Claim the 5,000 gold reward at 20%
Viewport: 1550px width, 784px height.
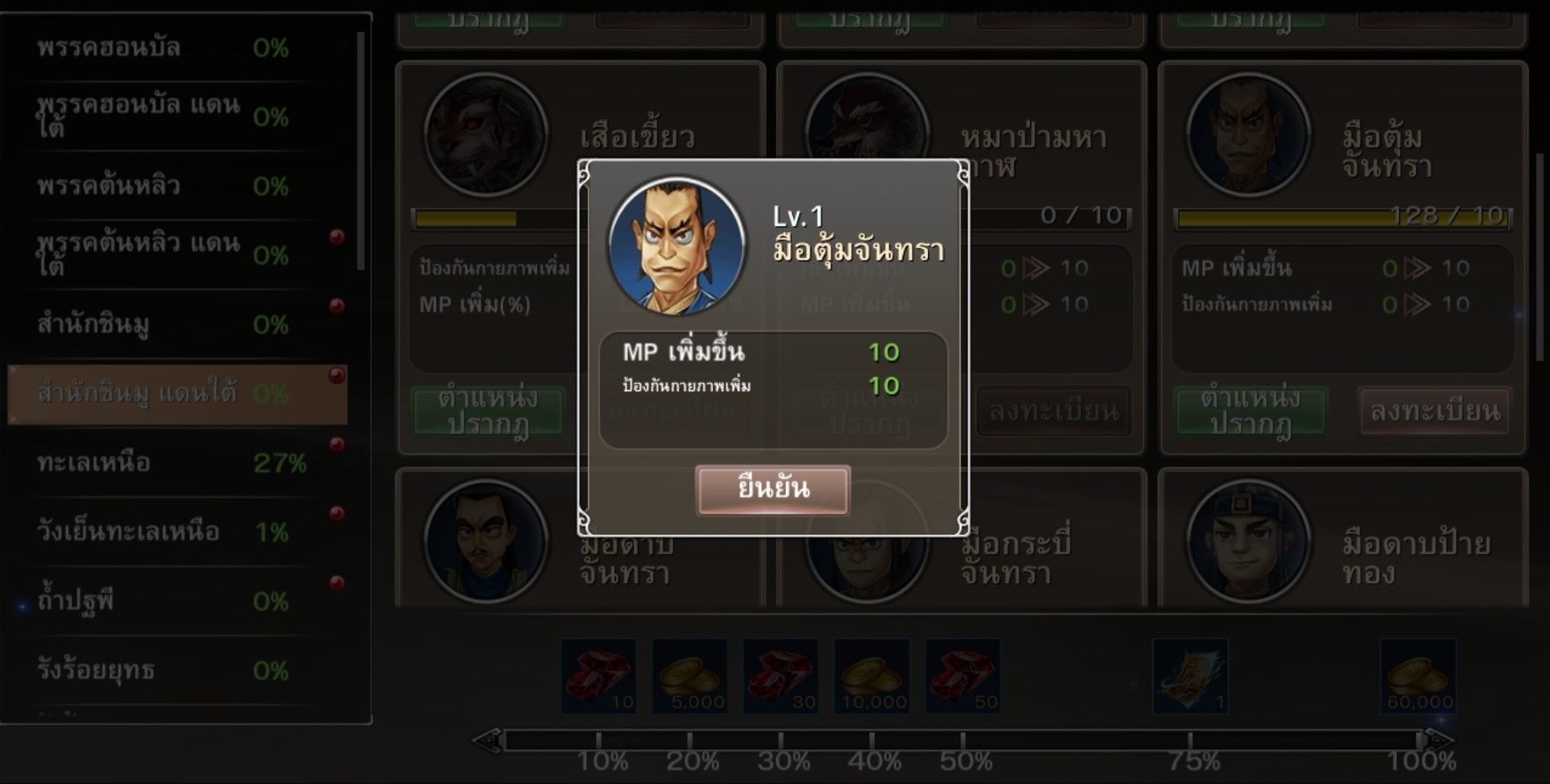click(689, 675)
